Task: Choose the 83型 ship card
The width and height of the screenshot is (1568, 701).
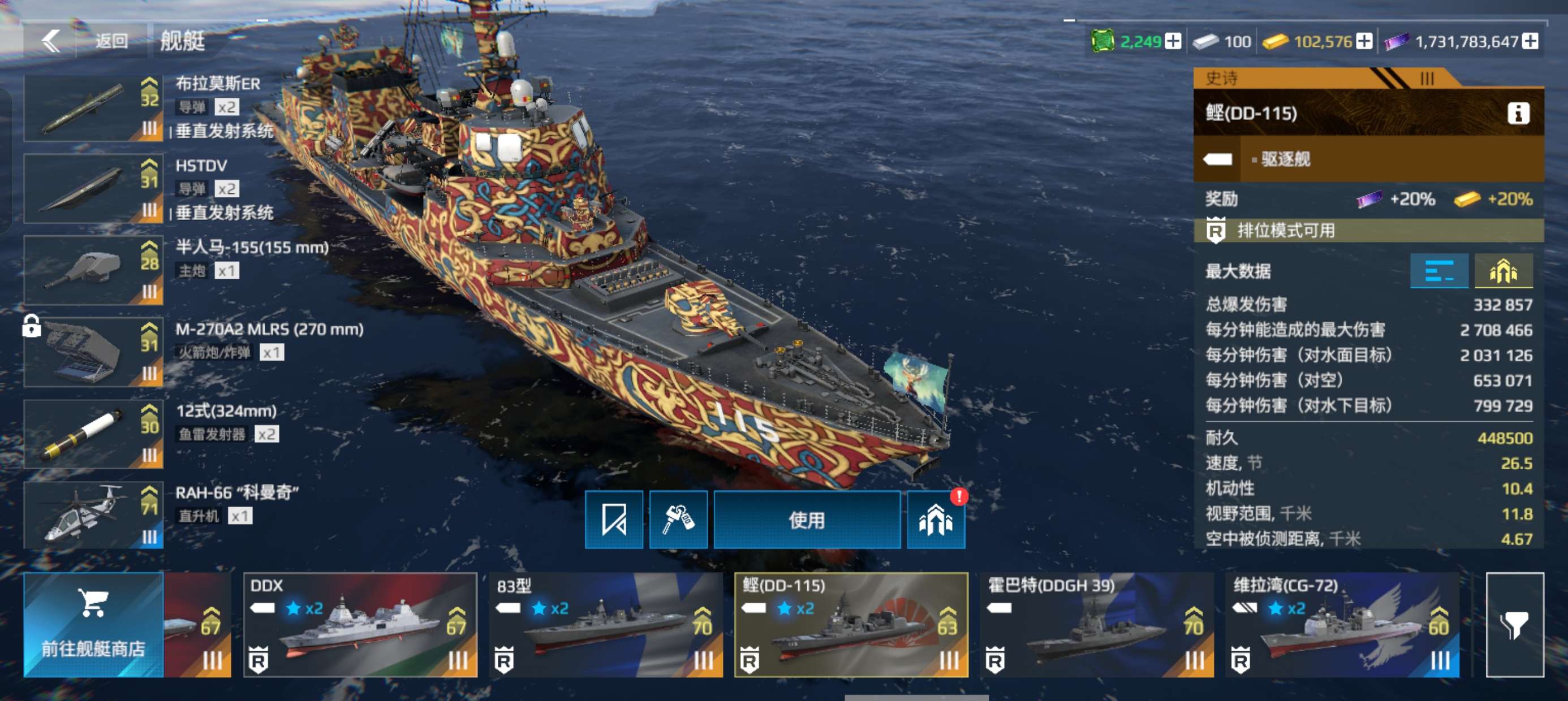Action: 606,624
